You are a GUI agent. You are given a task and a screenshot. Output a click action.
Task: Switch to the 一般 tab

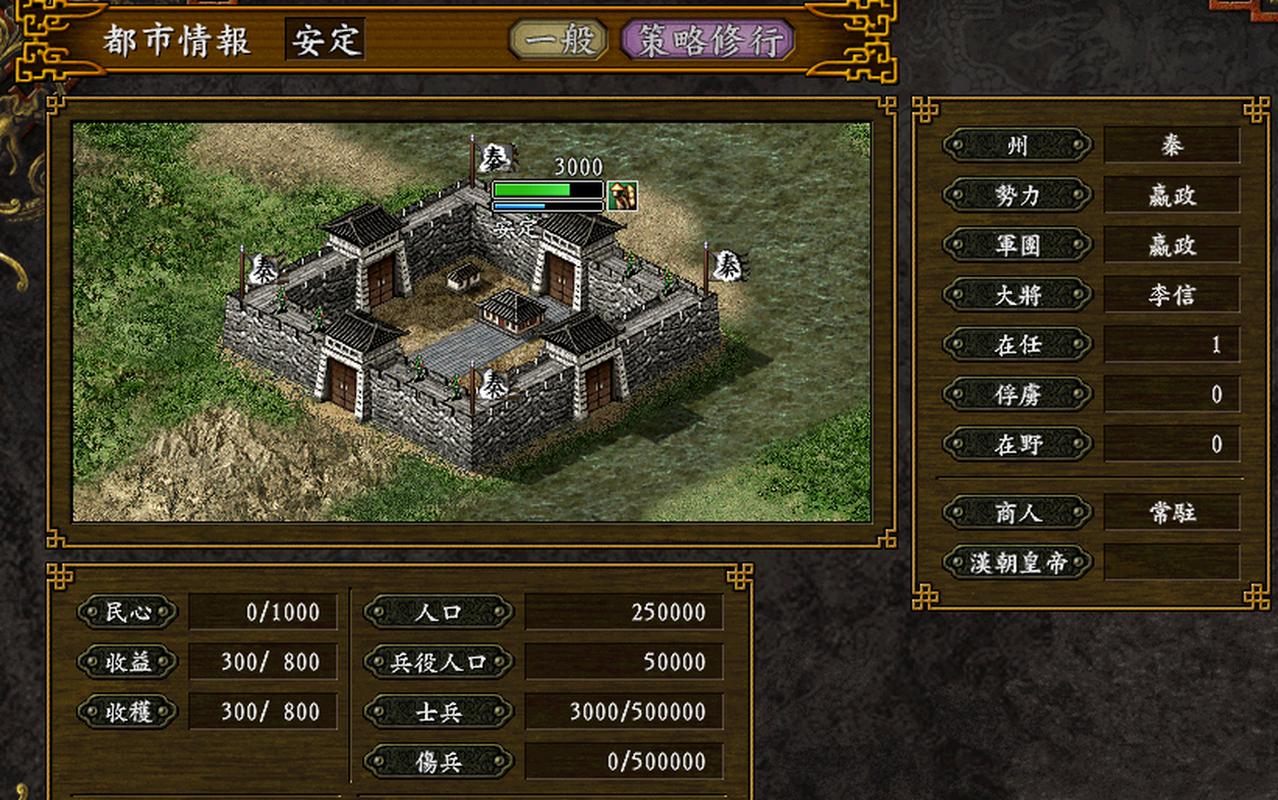pos(559,40)
